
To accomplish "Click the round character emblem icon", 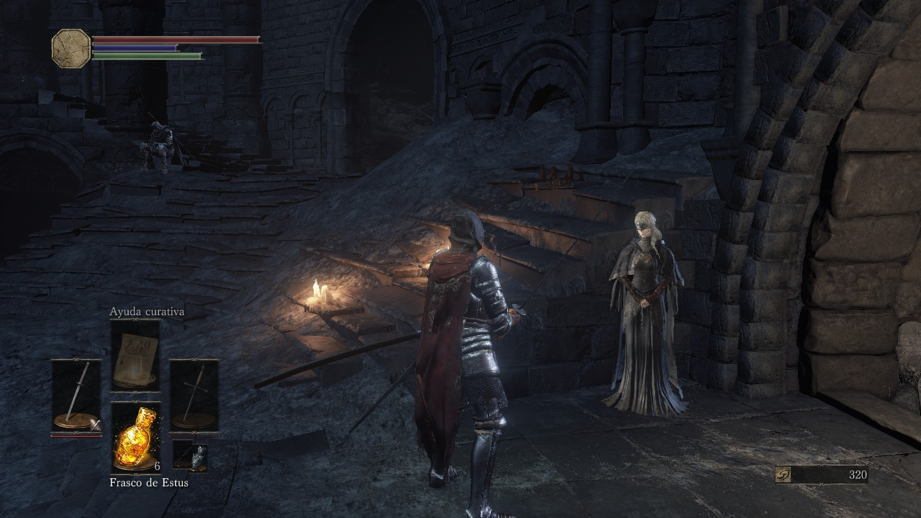I will tap(71, 47).
